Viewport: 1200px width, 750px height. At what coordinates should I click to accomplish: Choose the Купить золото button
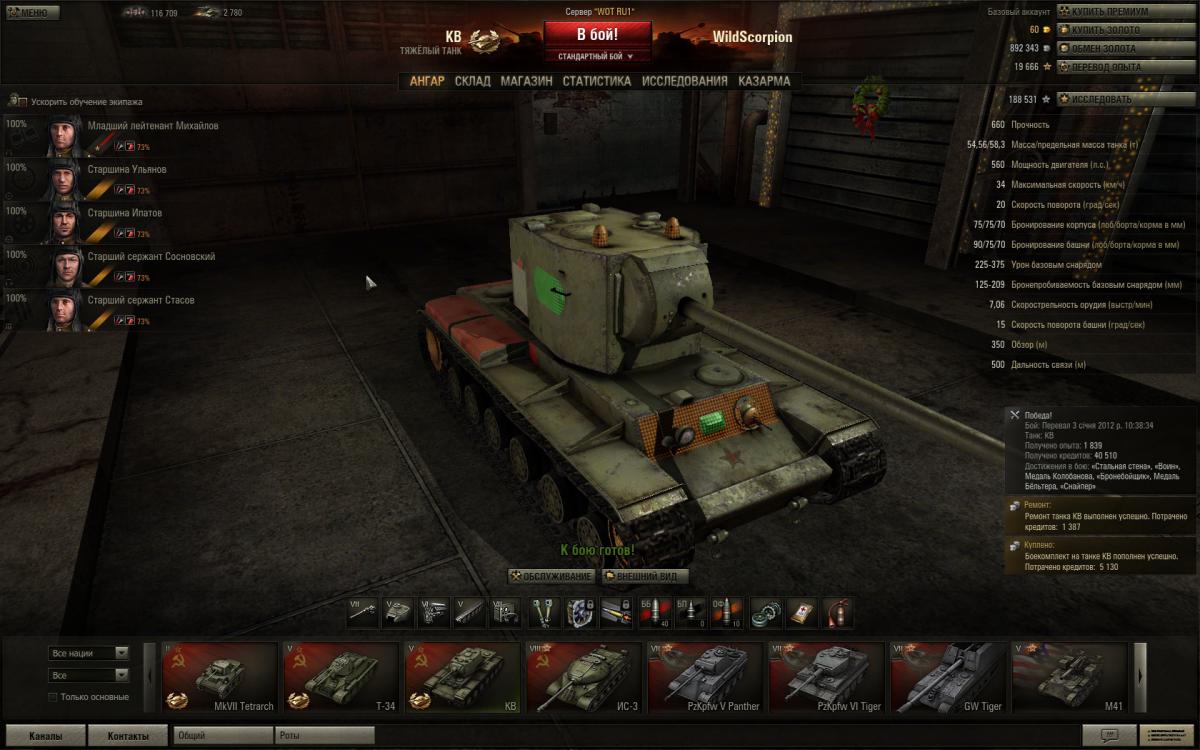pyautogui.click(x=1117, y=30)
